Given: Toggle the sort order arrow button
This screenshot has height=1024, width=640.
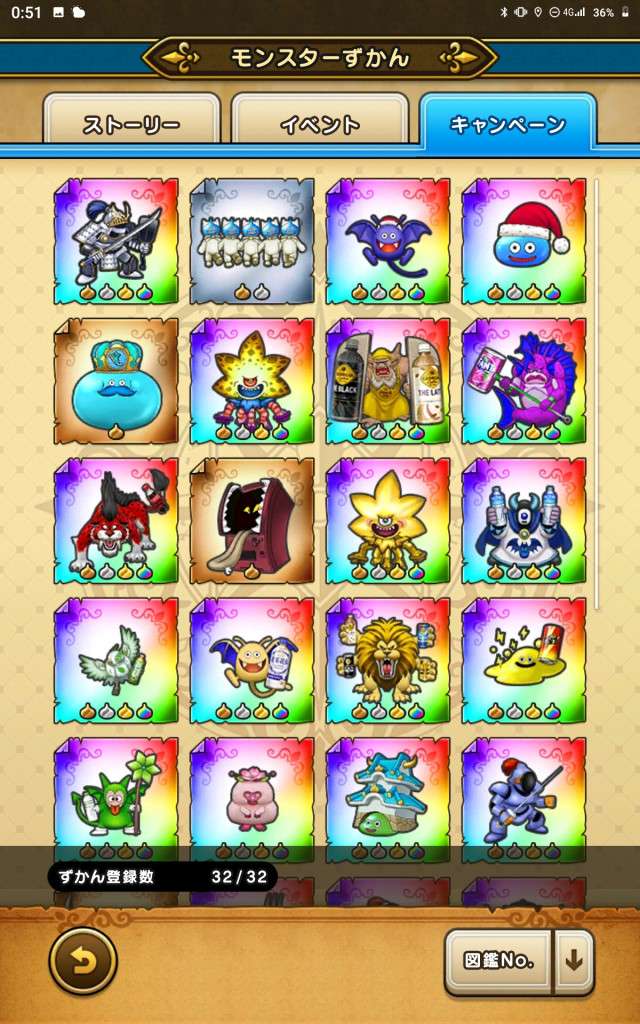Looking at the screenshot, I should tap(574, 962).
